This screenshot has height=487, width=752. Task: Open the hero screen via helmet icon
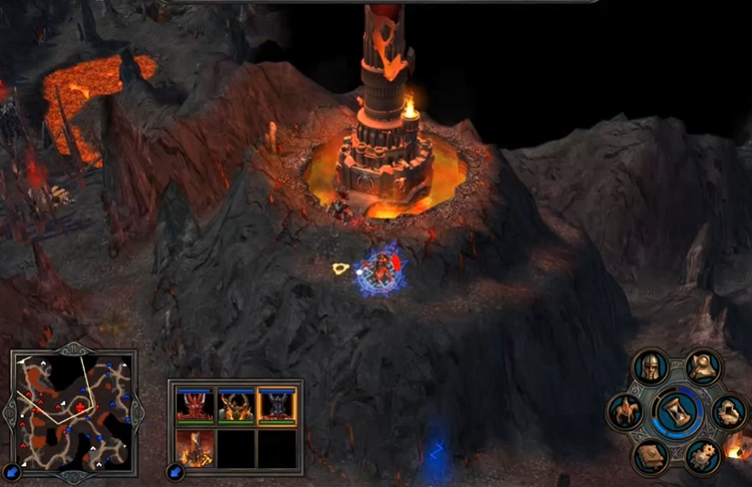coord(651,368)
